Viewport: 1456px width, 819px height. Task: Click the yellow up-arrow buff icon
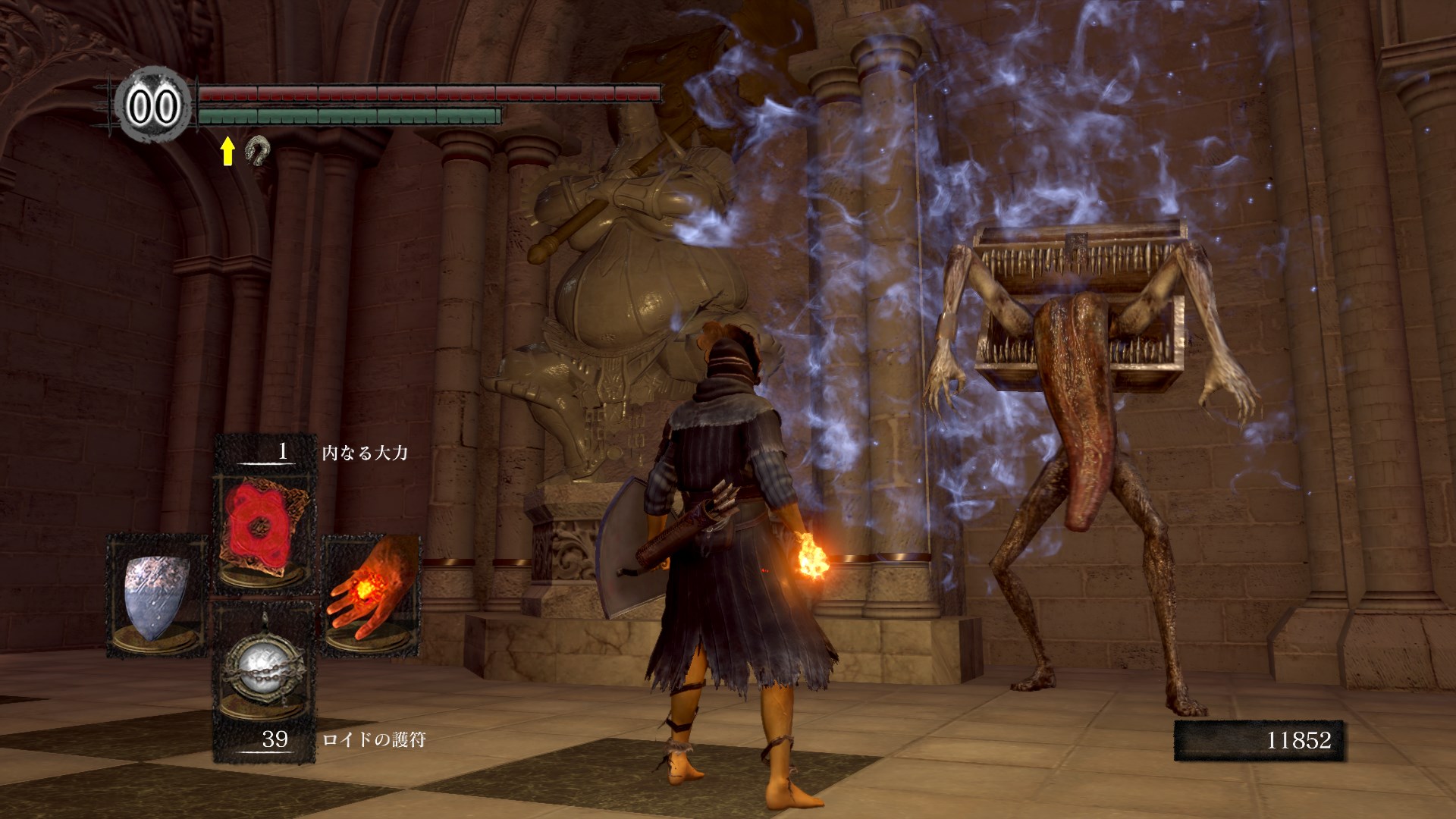[x=227, y=152]
